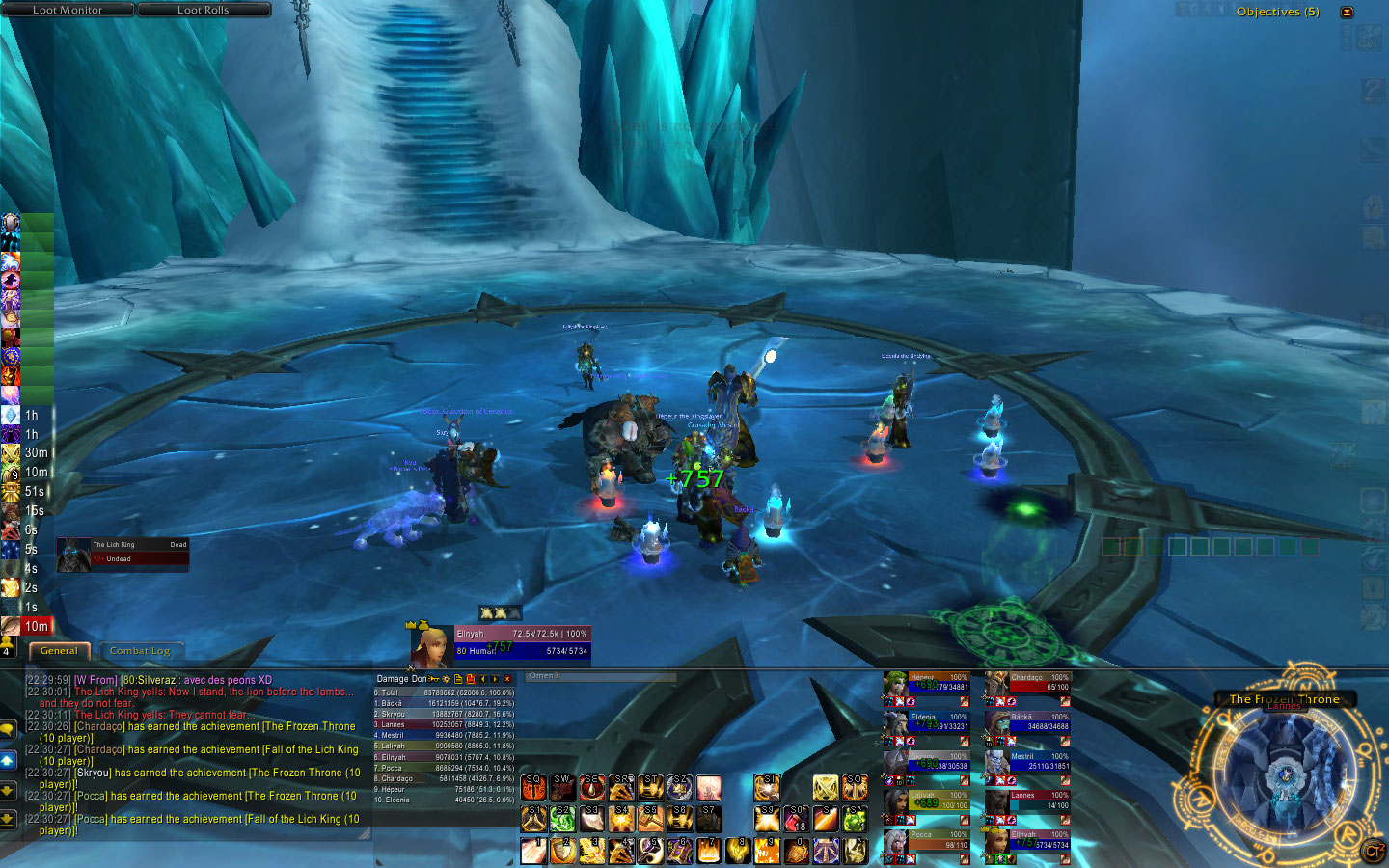This screenshot has height=868, width=1389.
Task: Activate the ability bound to SQ
Action: point(533,788)
